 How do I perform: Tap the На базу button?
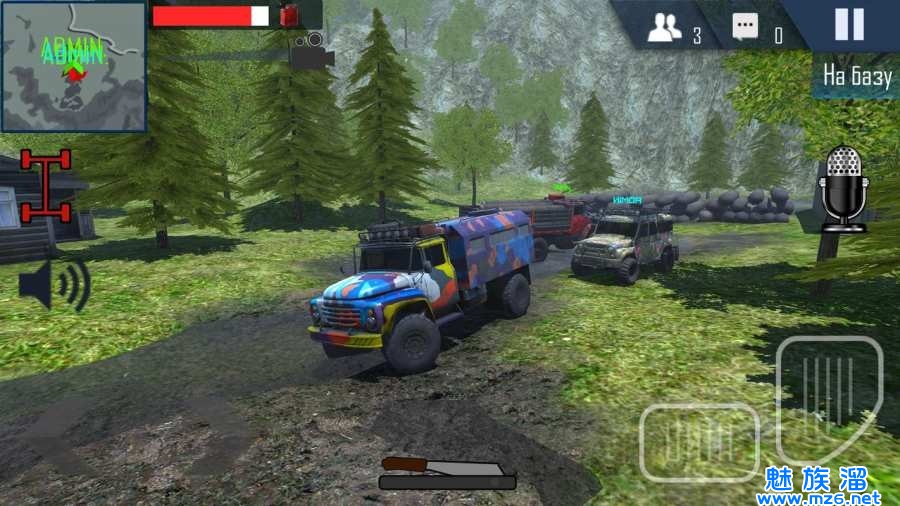[857, 76]
